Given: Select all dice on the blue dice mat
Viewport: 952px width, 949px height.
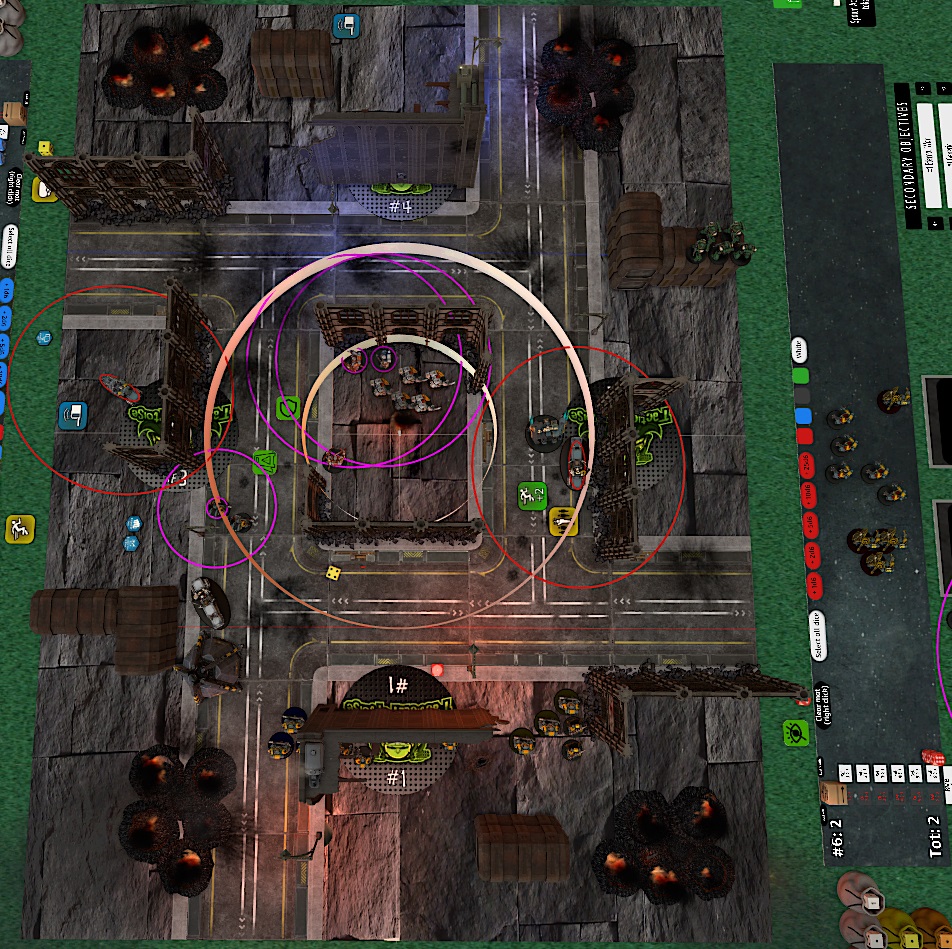Looking at the screenshot, I should tap(11, 240).
